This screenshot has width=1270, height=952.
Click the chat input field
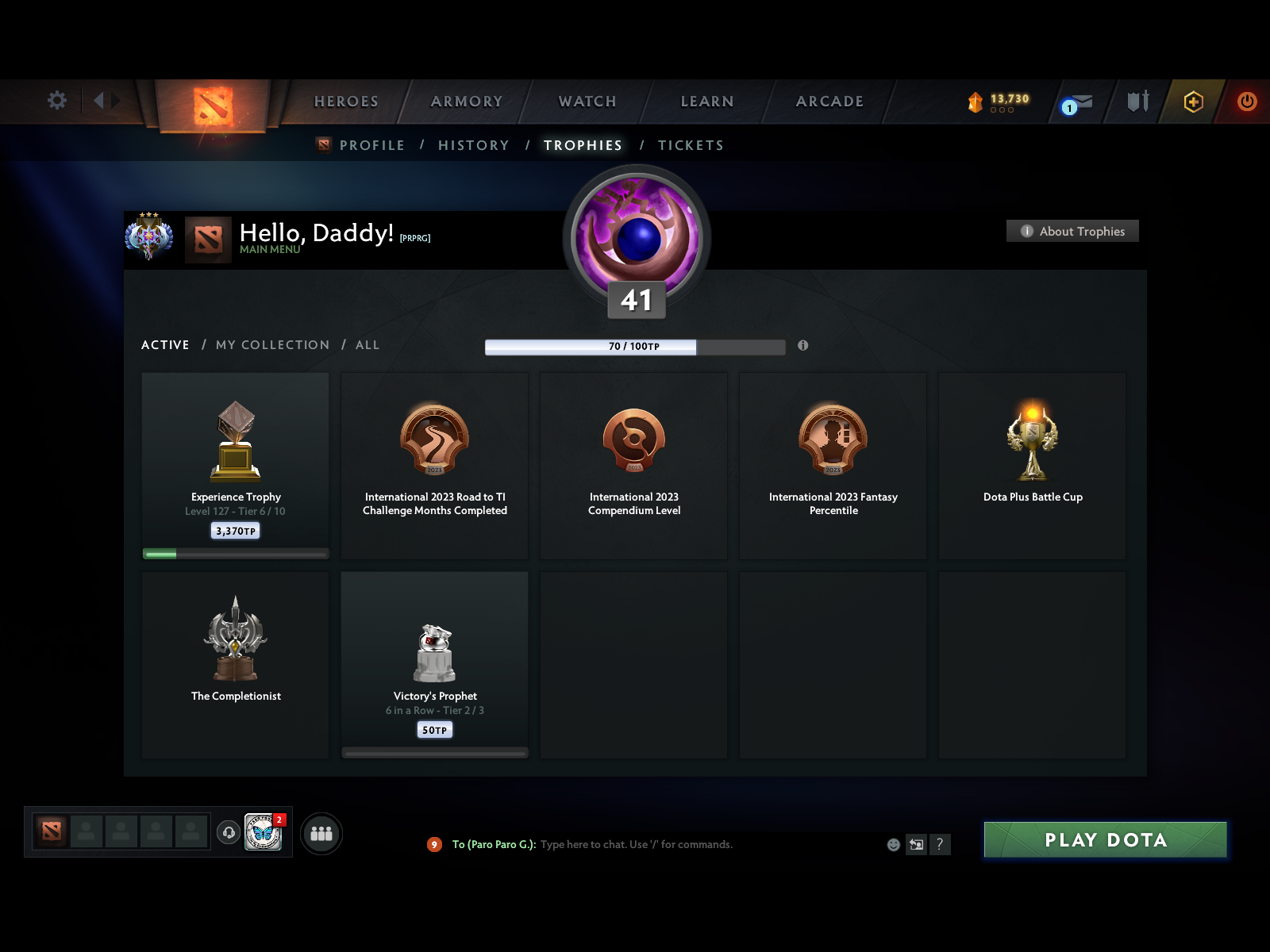pos(675,844)
